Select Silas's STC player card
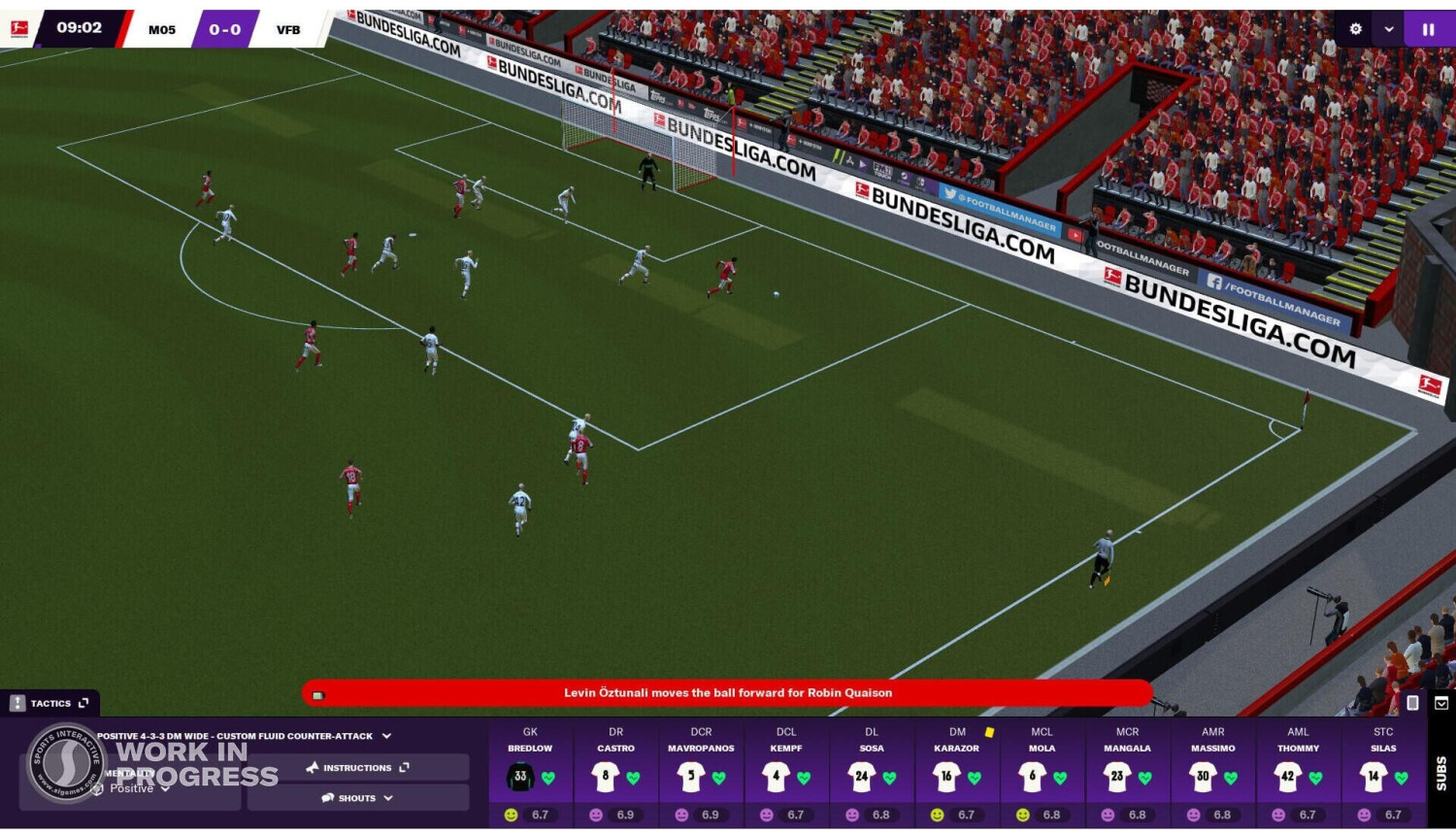Screen dimensions: 1456x834 (1383, 773)
